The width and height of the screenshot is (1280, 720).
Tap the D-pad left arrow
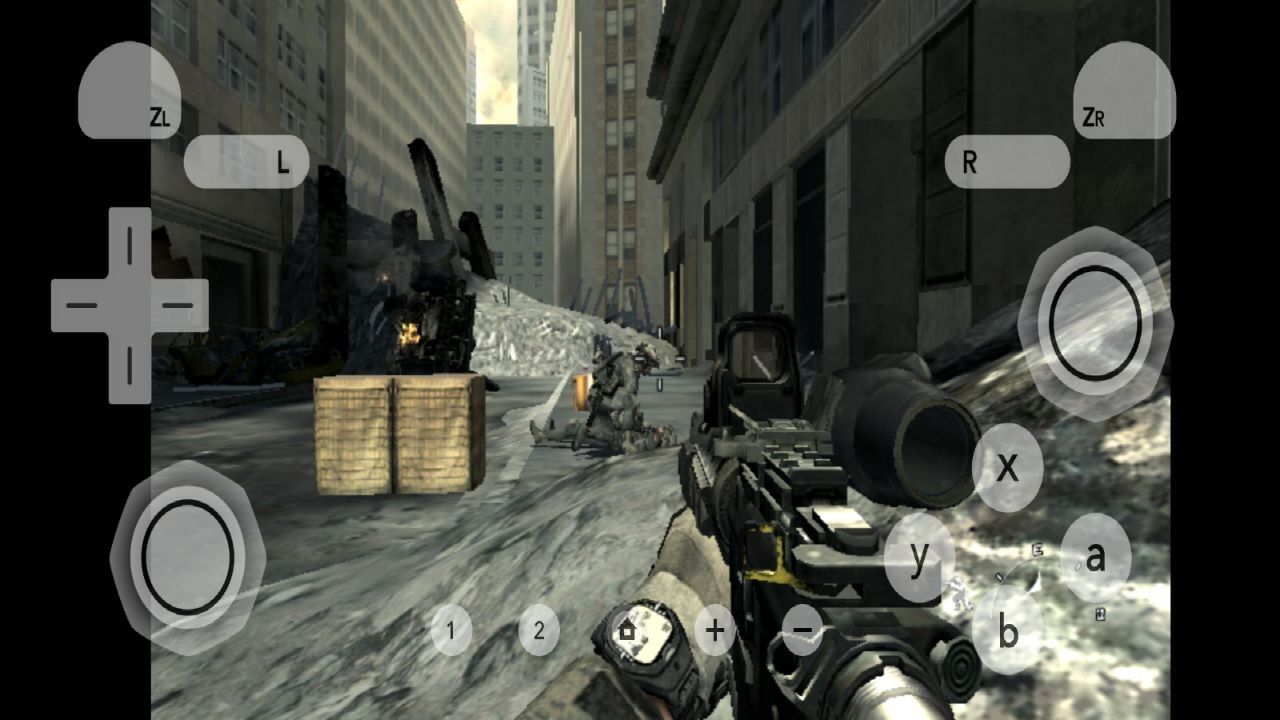click(83, 305)
